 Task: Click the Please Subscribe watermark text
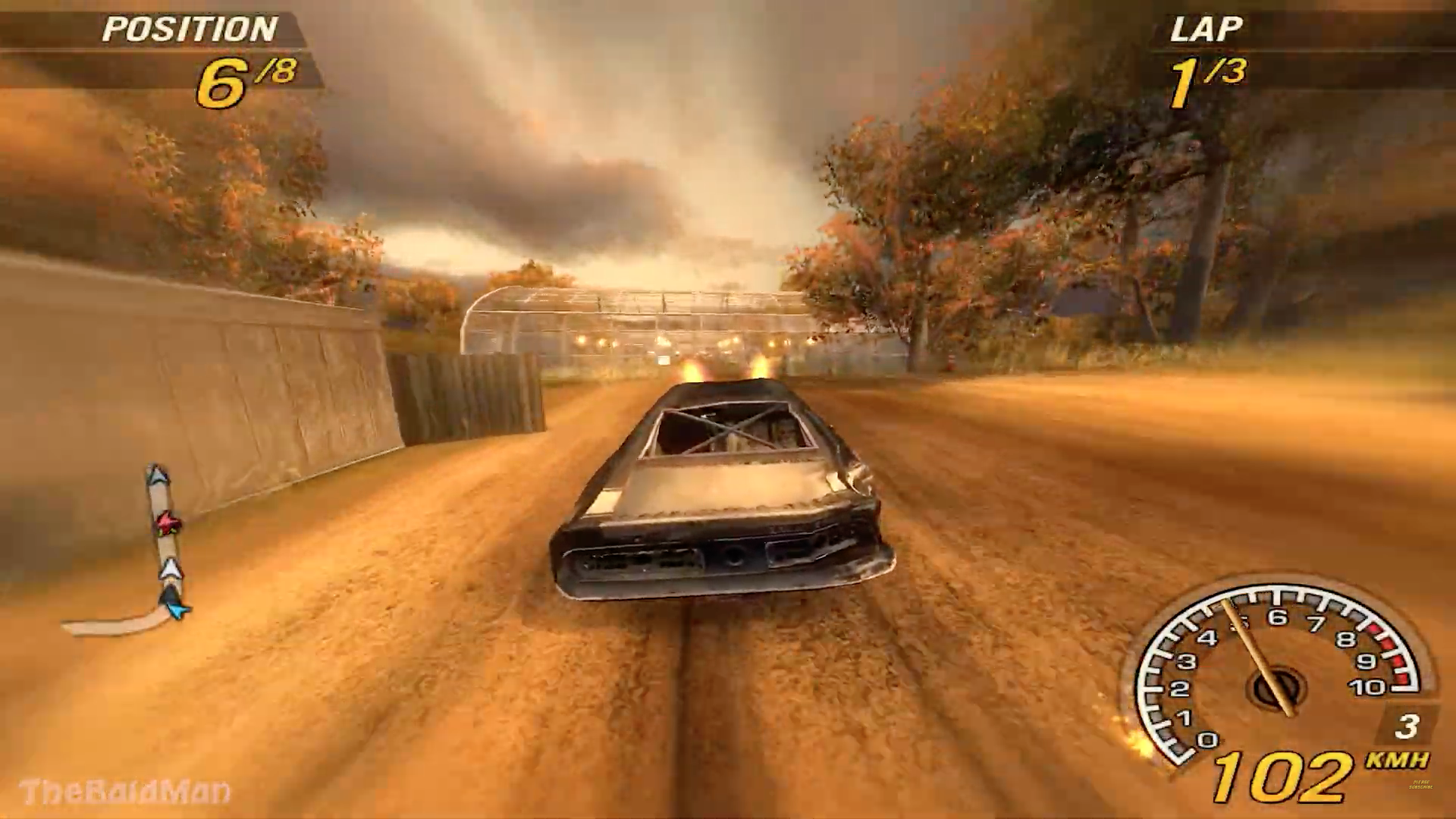pyautogui.click(x=1421, y=785)
